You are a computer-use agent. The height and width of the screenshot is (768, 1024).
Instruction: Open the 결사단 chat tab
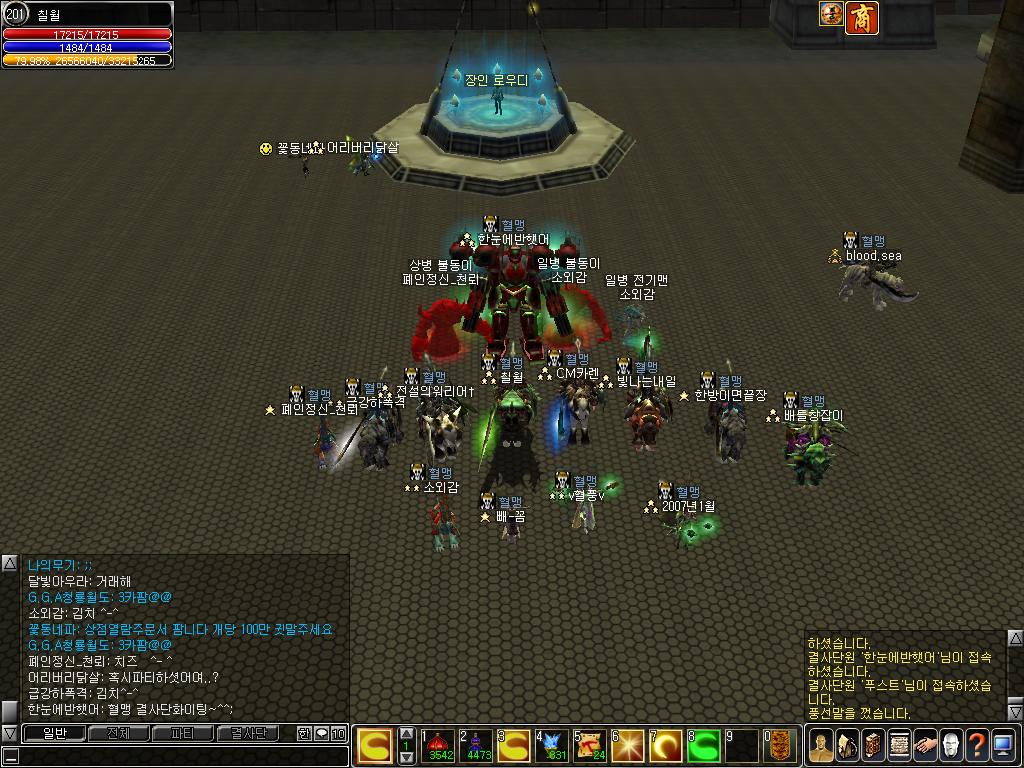click(248, 734)
